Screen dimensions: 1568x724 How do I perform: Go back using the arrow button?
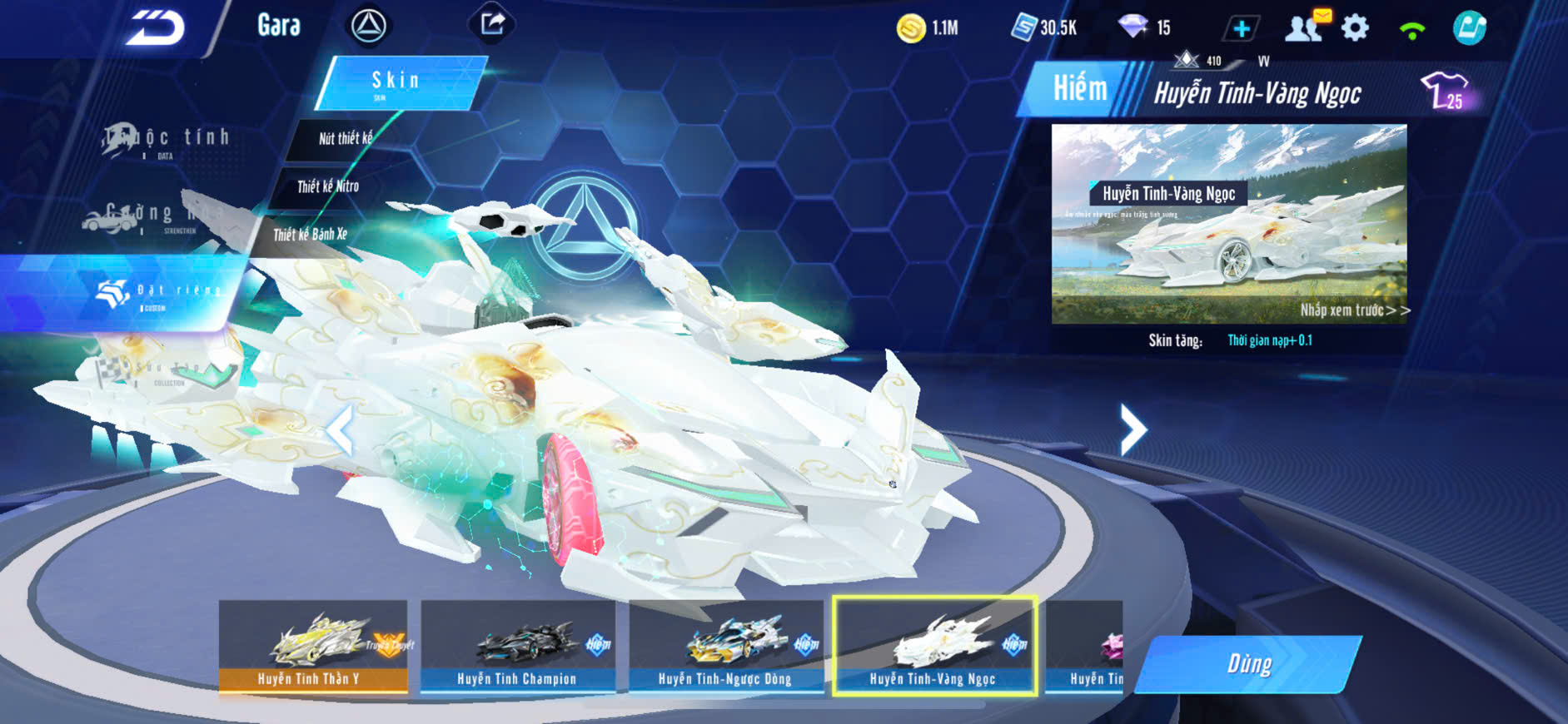(x=155, y=28)
